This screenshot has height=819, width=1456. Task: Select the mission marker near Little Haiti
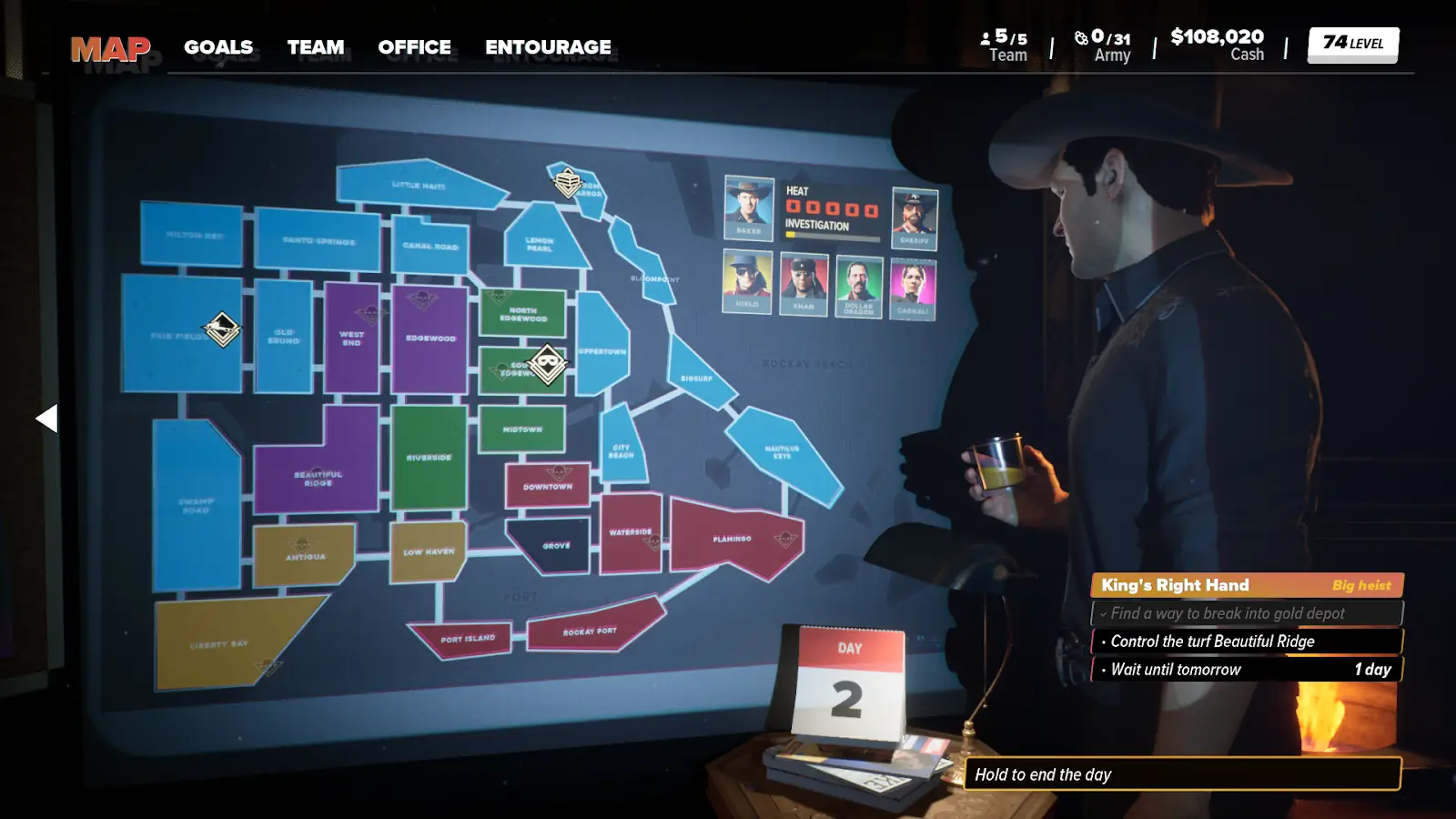568,182
